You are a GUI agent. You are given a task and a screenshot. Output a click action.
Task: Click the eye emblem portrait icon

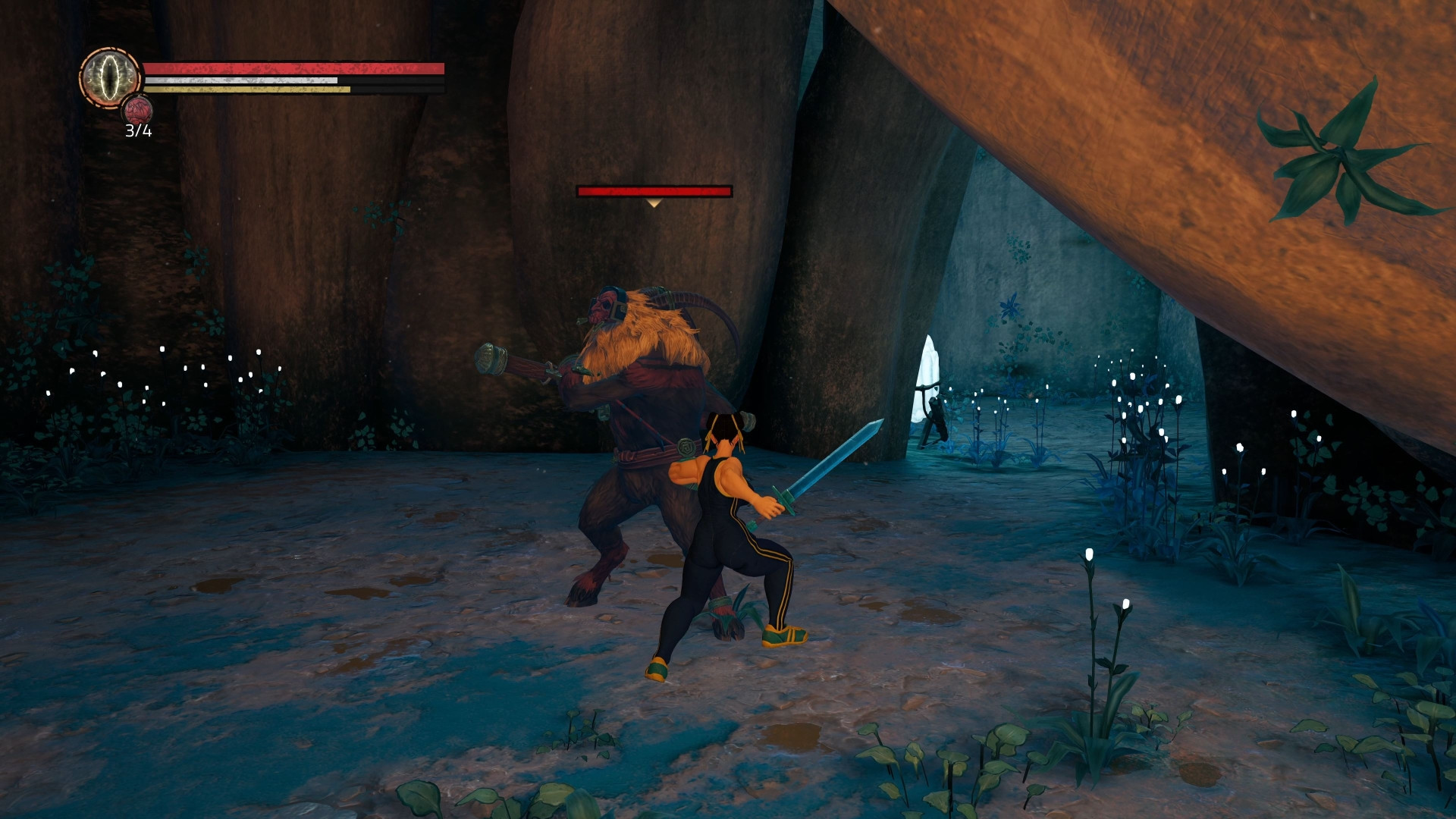(x=110, y=77)
